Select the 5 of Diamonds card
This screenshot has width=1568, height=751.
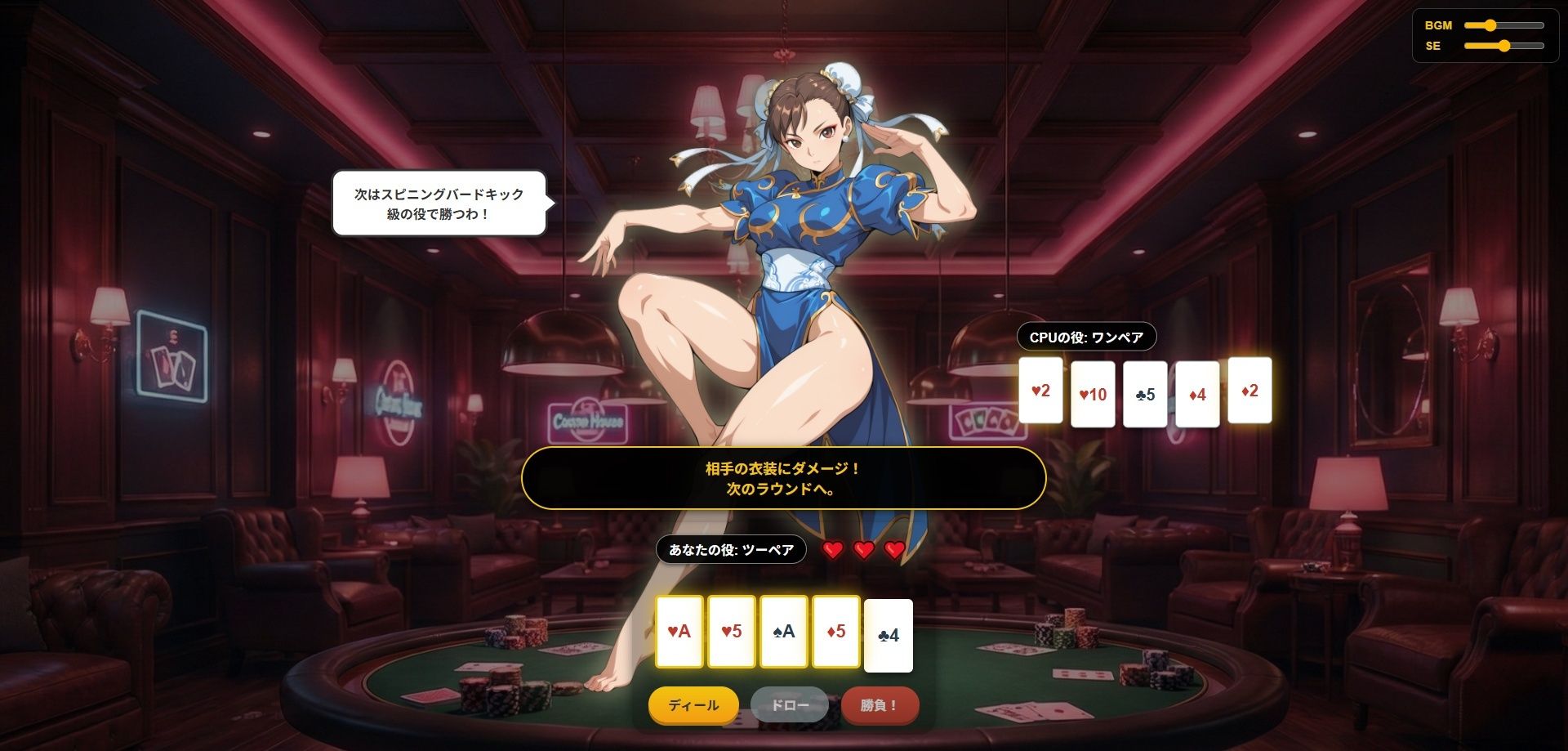click(x=836, y=631)
